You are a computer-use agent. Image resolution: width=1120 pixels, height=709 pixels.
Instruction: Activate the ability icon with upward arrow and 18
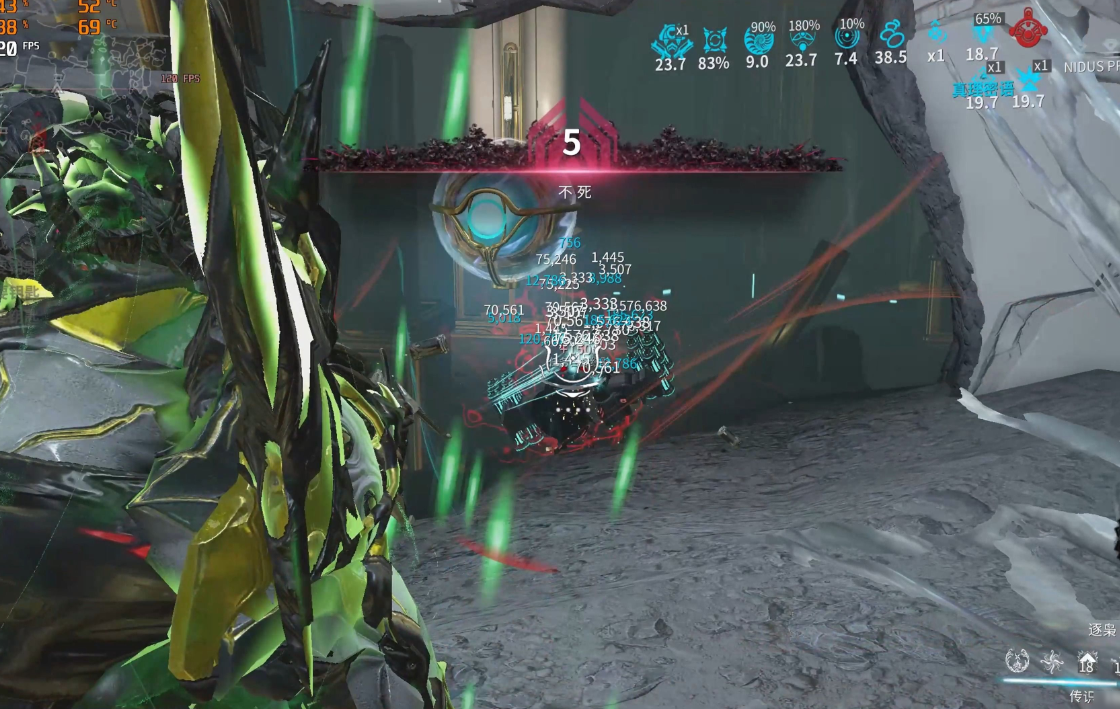point(1087,661)
